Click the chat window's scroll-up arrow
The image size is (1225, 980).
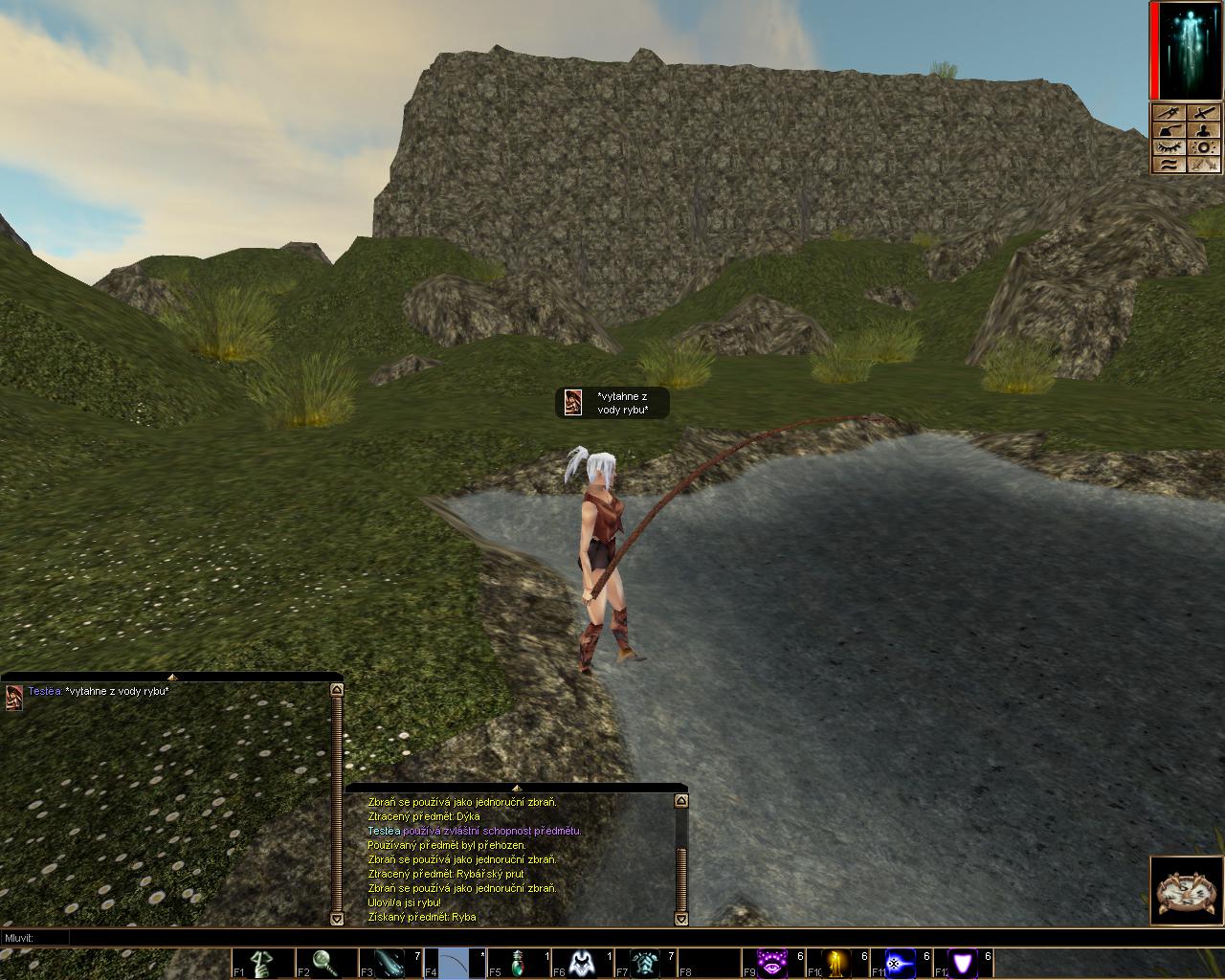pos(336,689)
